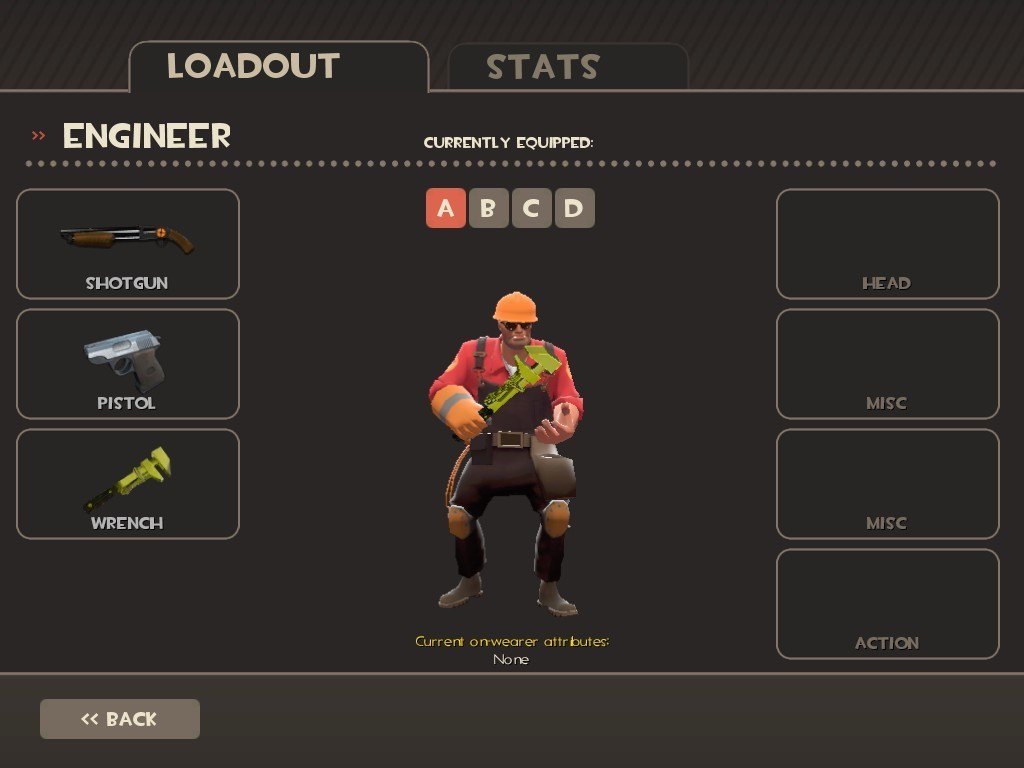Choose the Pistol weapon slot
The width and height of the screenshot is (1024, 768).
(x=128, y=364)
